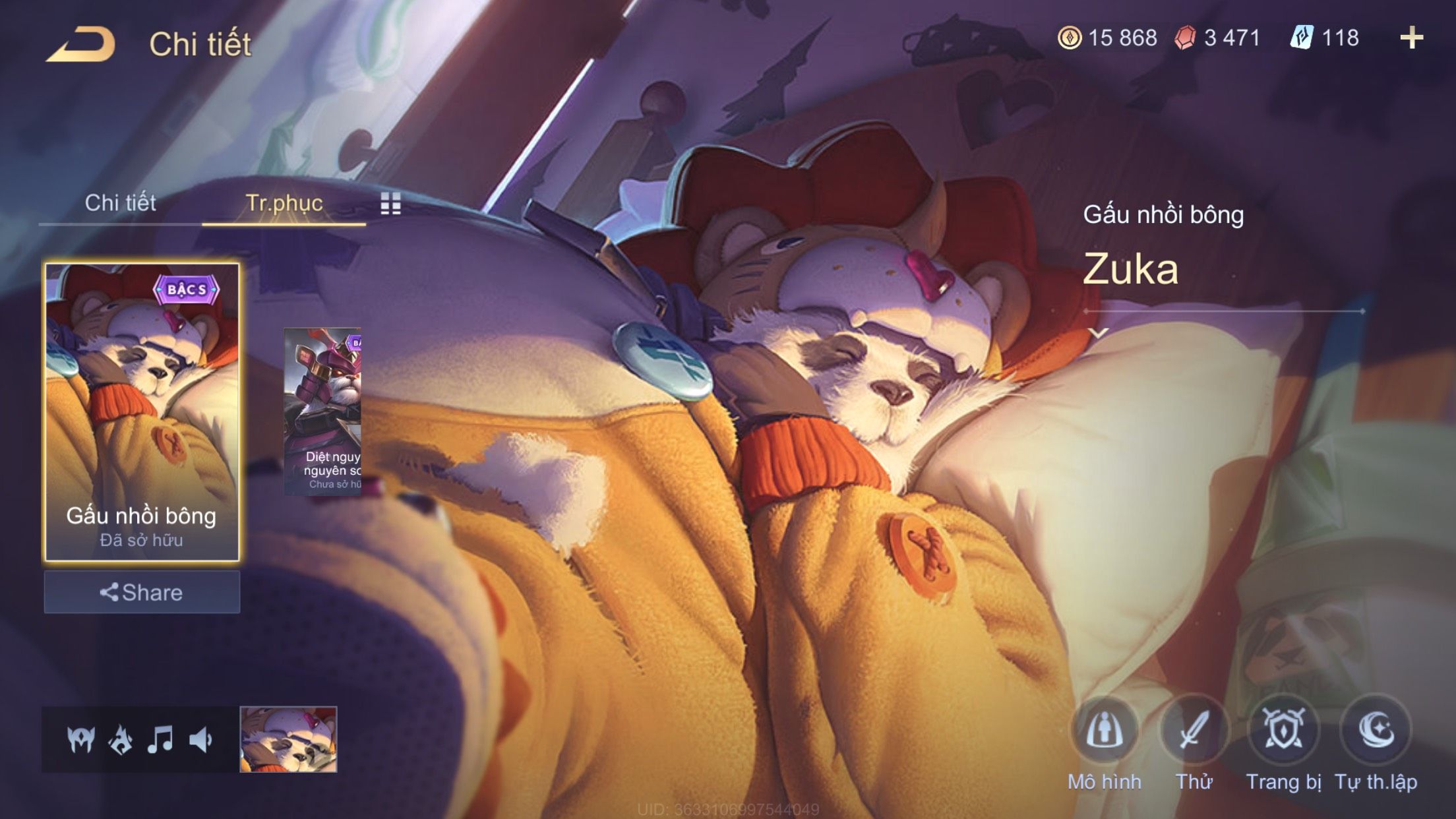Click the horned mask icon

tap(81, 739)
